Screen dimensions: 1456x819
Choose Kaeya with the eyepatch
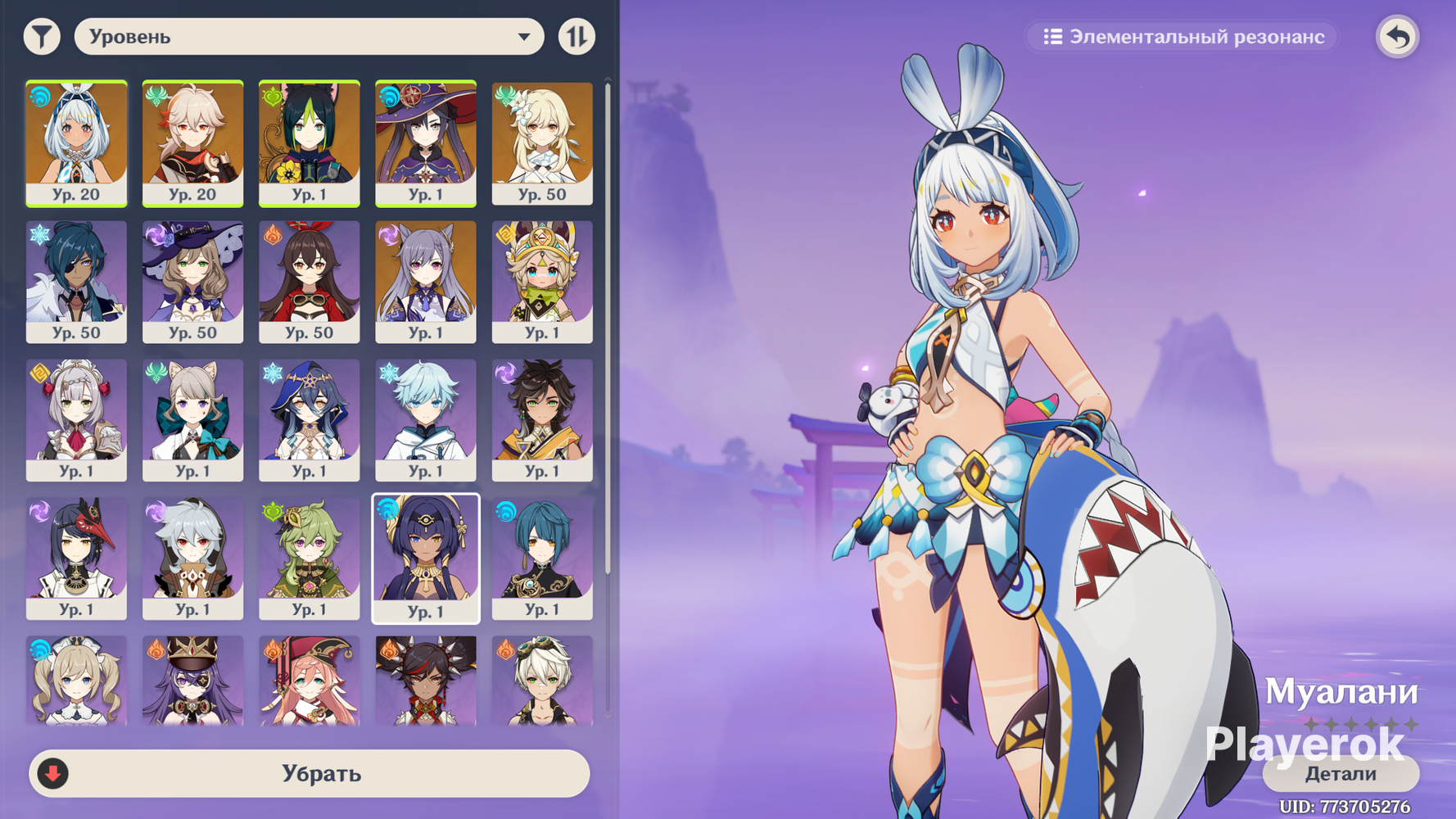(x=76, y=281)
